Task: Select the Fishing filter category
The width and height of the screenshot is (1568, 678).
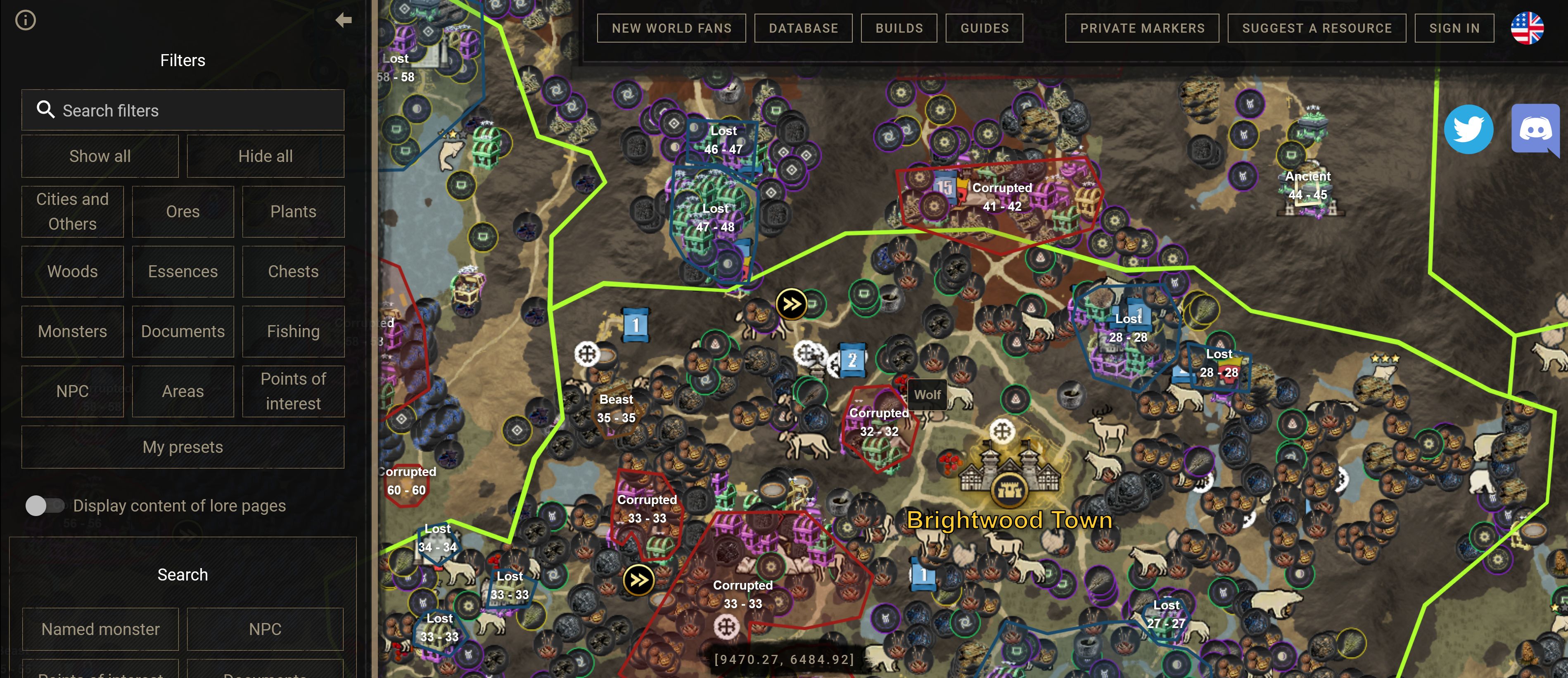Action: [x=293, y=331]
